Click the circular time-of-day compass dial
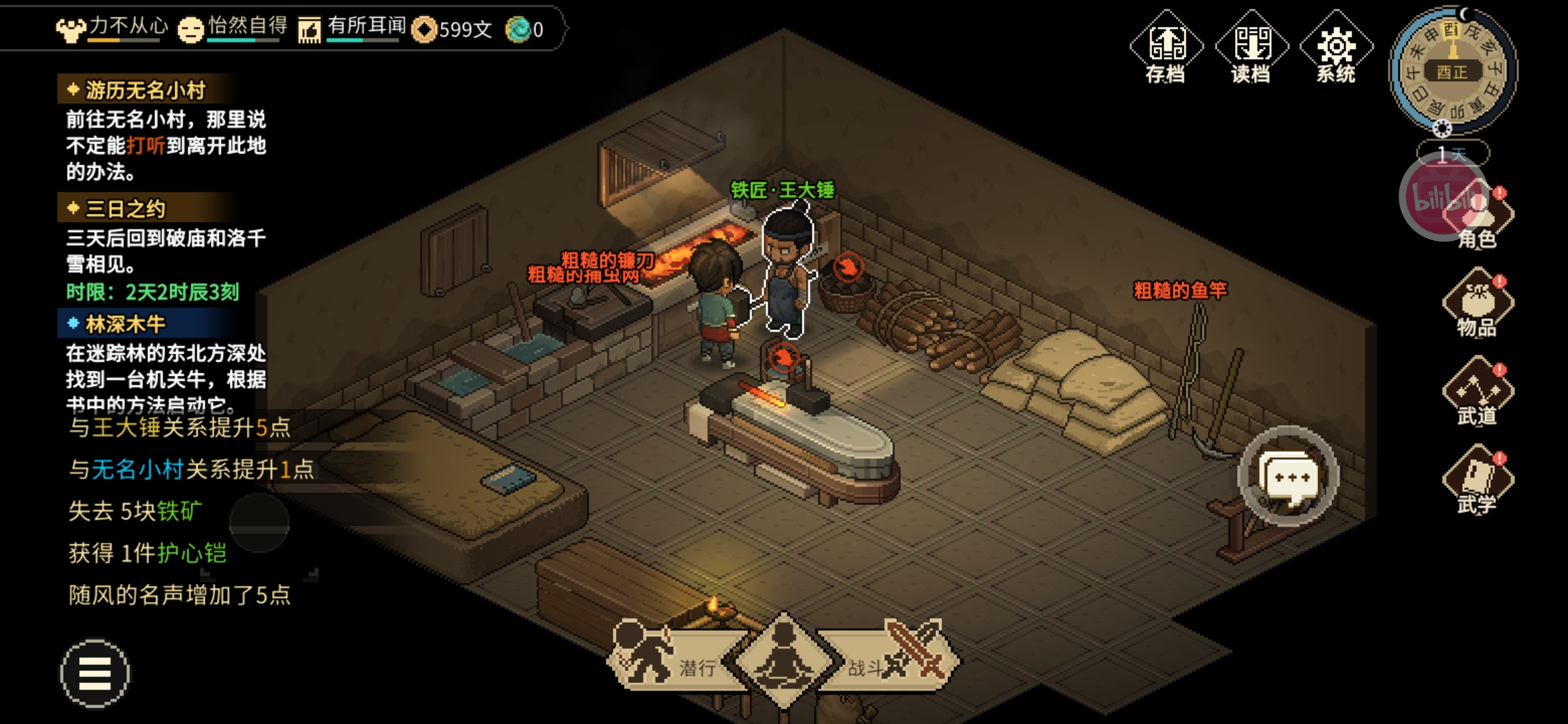 (x=1452, y=70)
